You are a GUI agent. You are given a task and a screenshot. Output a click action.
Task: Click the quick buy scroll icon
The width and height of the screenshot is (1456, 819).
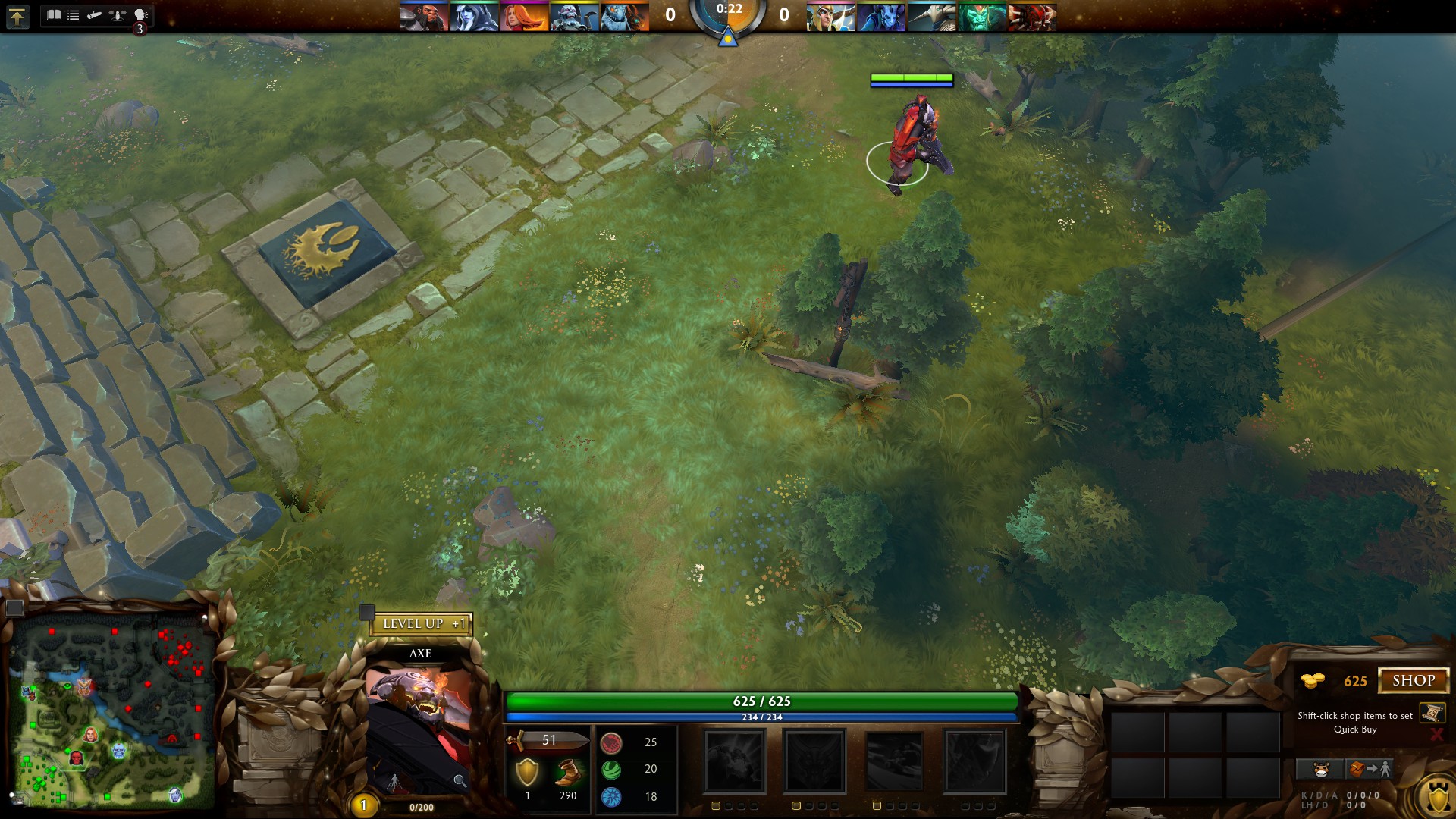pyautogui.click(x=1432, y=713)
